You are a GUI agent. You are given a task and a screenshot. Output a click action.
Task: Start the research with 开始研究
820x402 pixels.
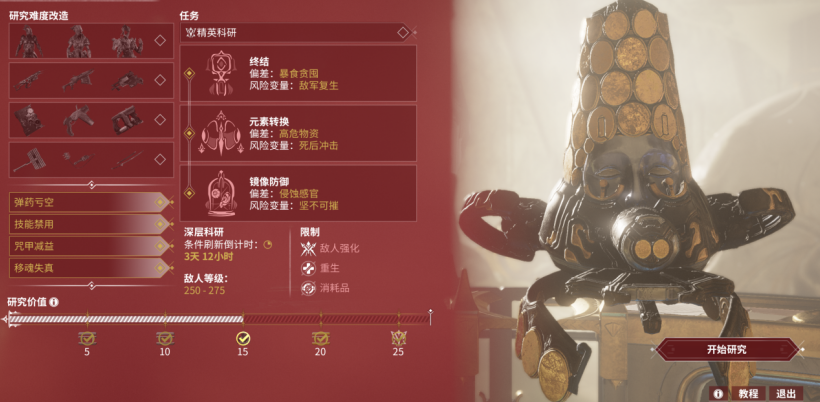click(726, 350)
